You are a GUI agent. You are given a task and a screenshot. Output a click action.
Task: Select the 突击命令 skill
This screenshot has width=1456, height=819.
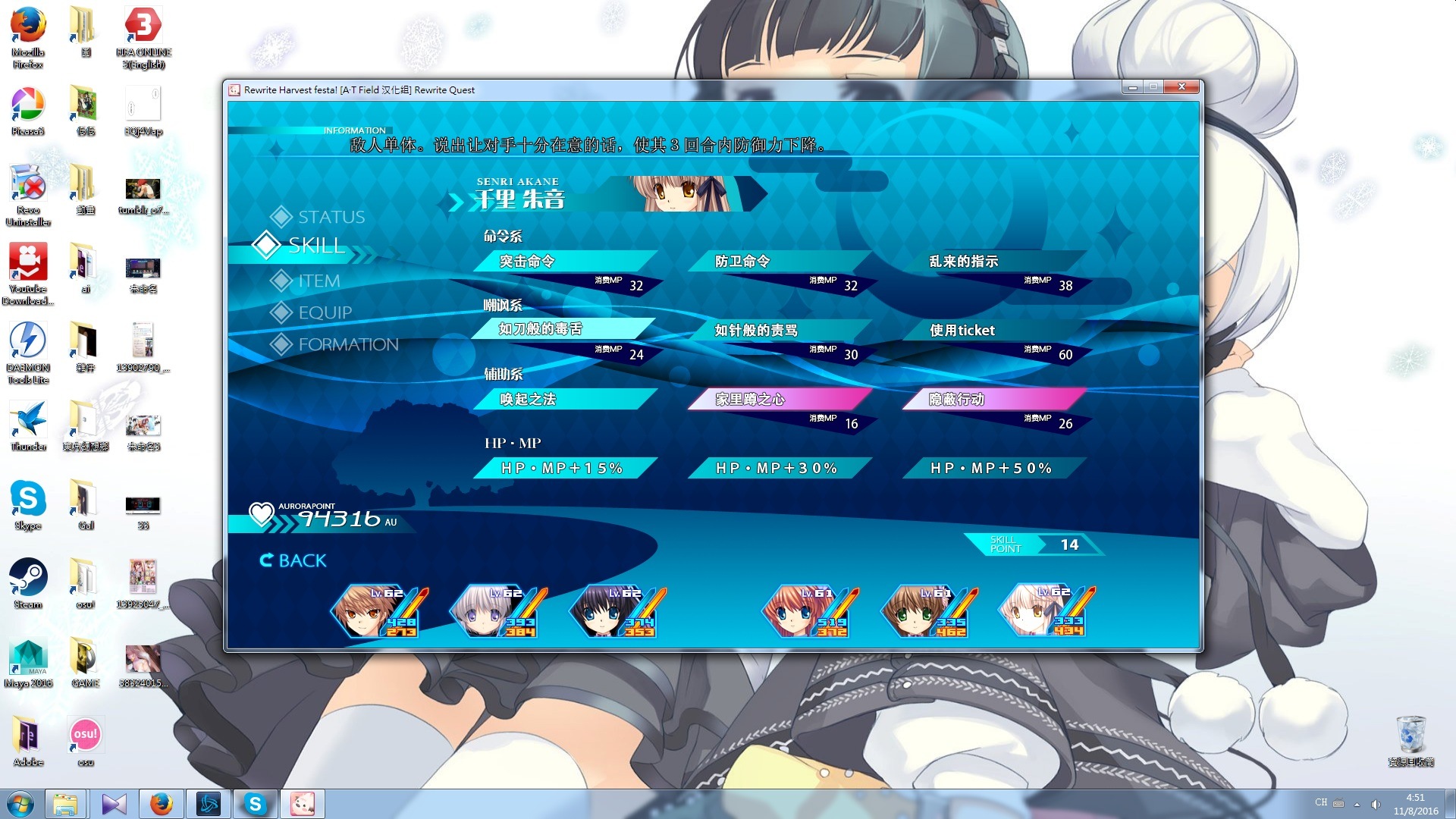tap(564, 262)
